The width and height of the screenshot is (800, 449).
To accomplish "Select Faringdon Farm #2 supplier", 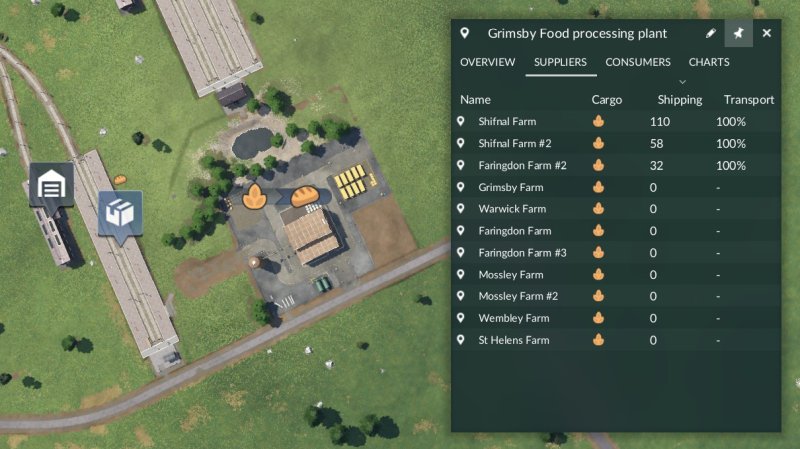I will click(522, 165).
